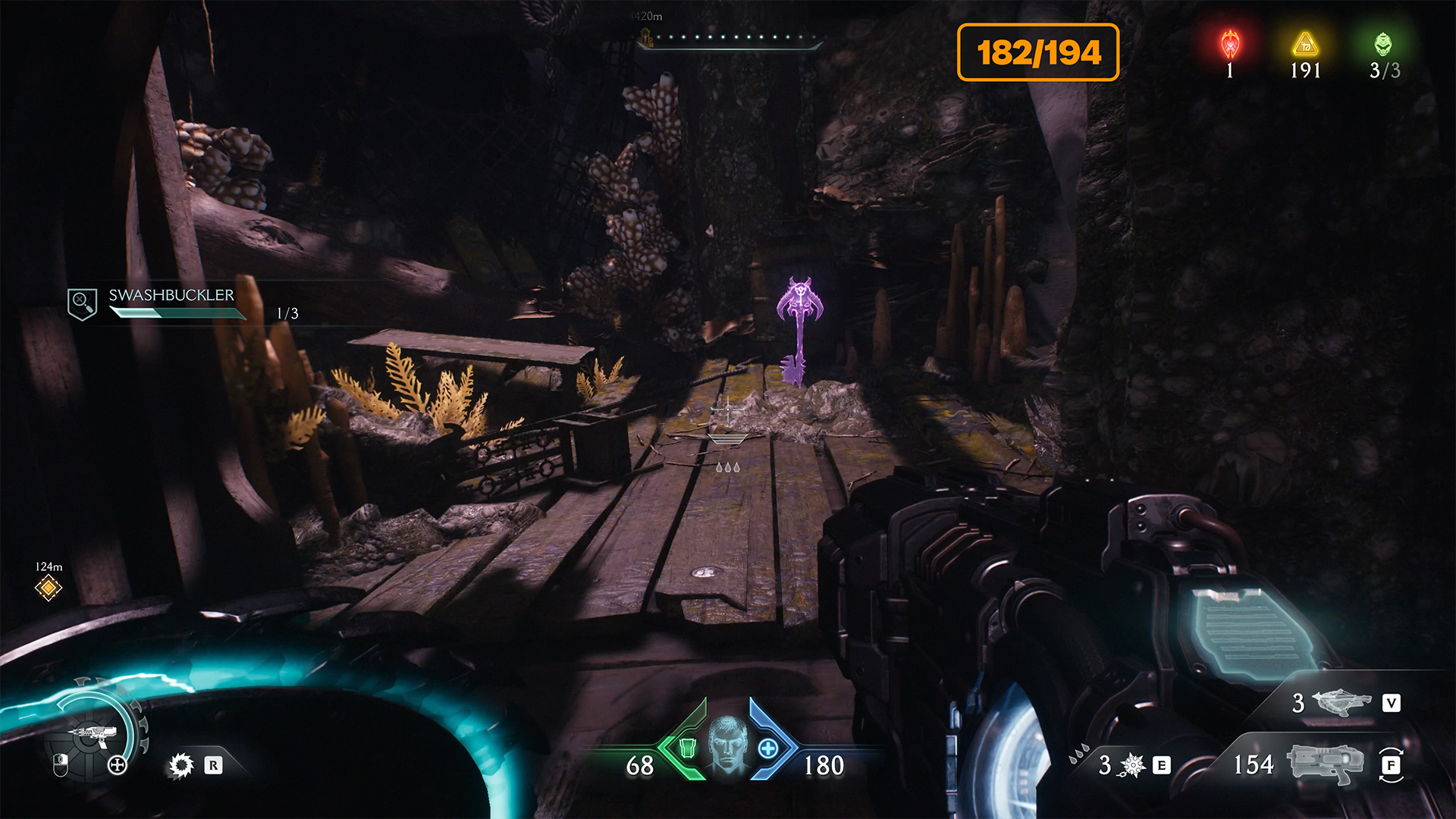Select the red skull counter icon

point(1230,45)
